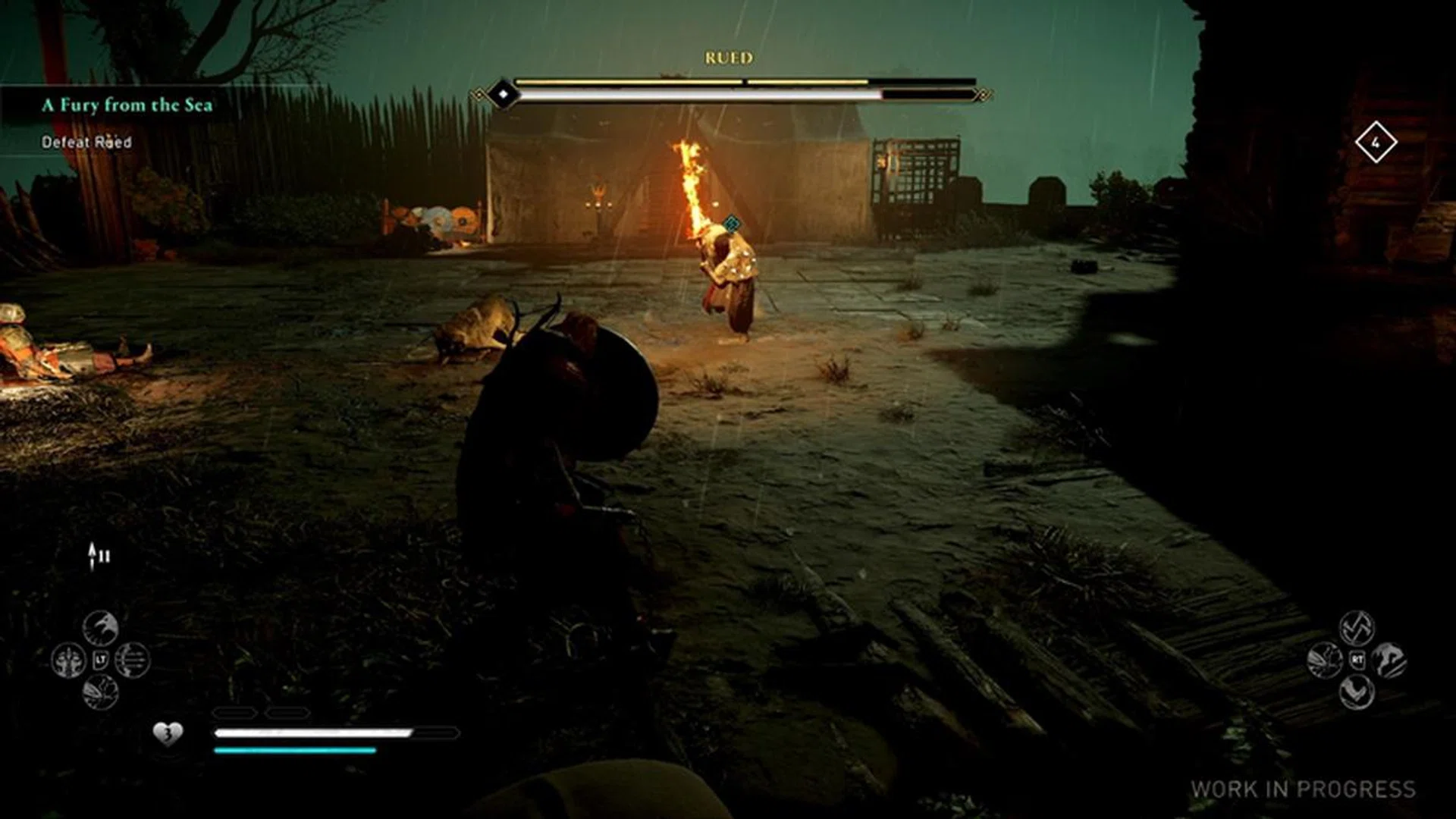Select the Defeat Rued objective text
The width and height of the screenshot is (1456, 819).
[x=86, y=141]
